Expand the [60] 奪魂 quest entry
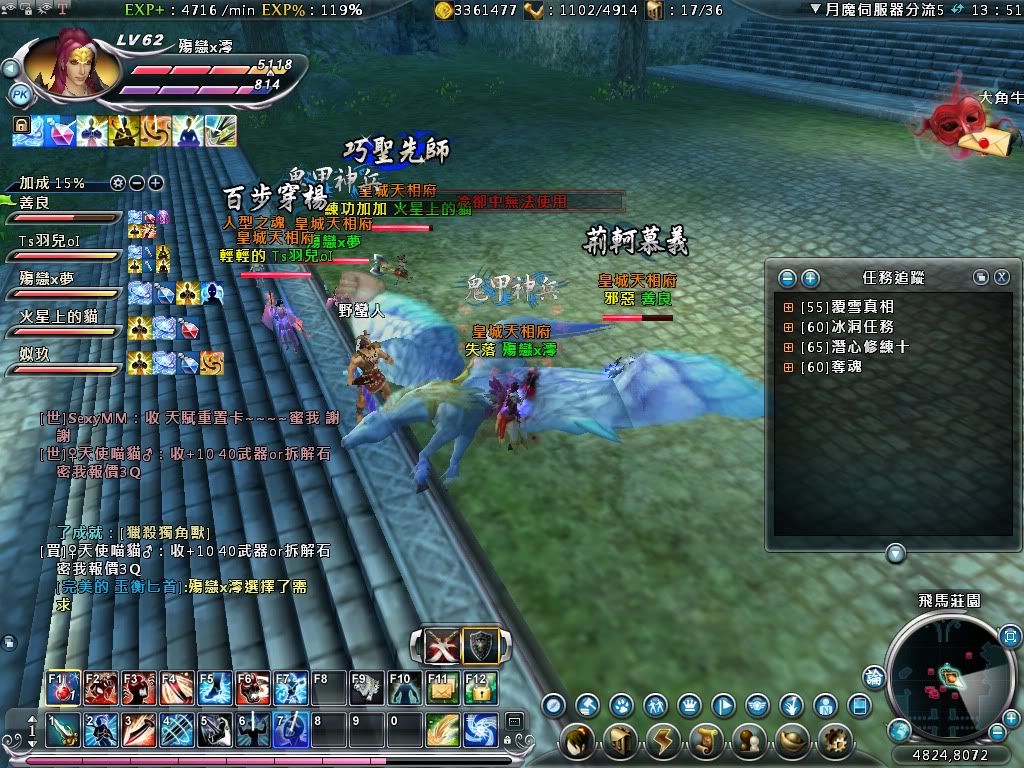1024x768 pixels. tap(788, 367)
